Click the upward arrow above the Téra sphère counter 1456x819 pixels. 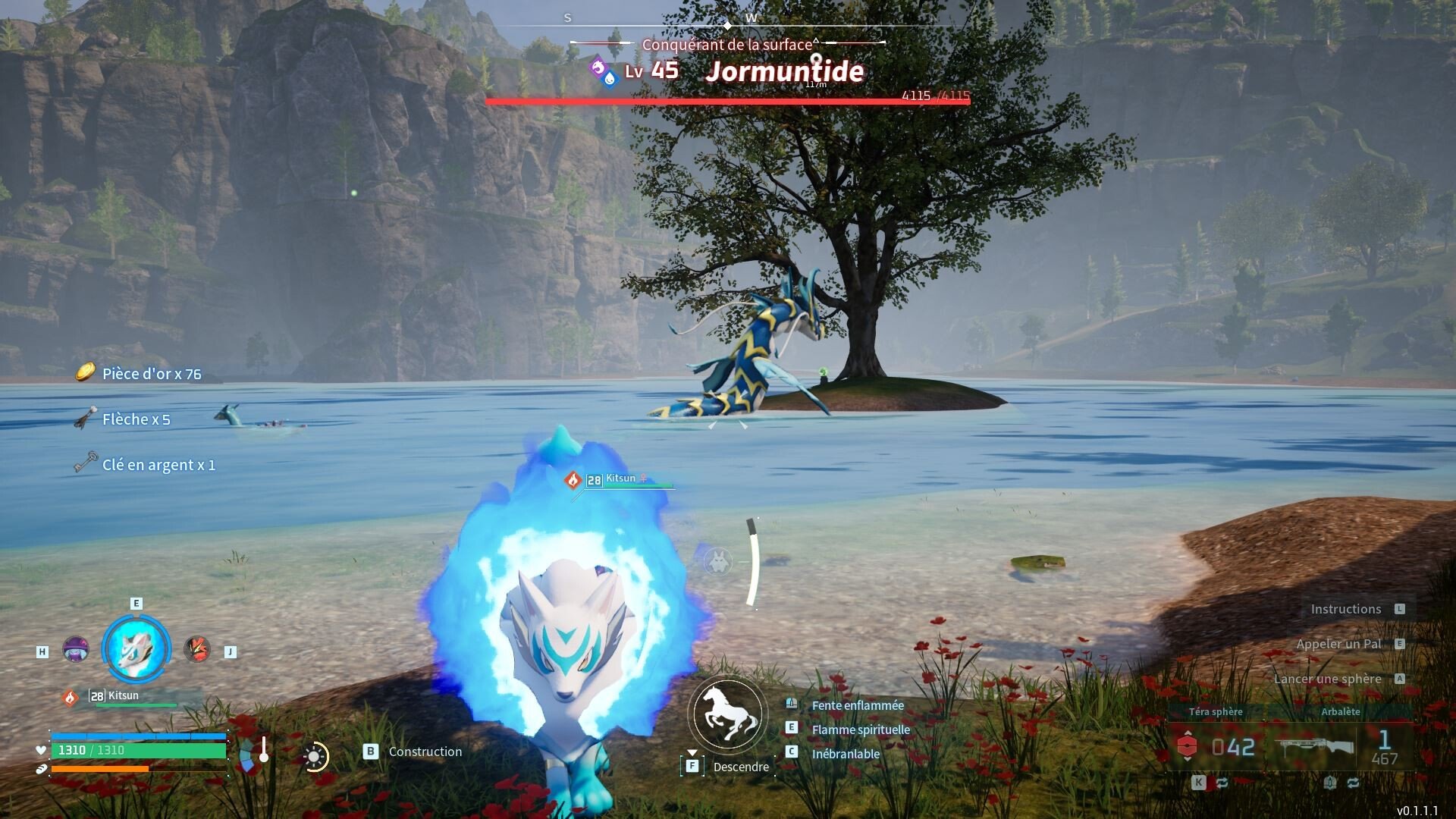pyautogui.click(x=1188, y=733)
